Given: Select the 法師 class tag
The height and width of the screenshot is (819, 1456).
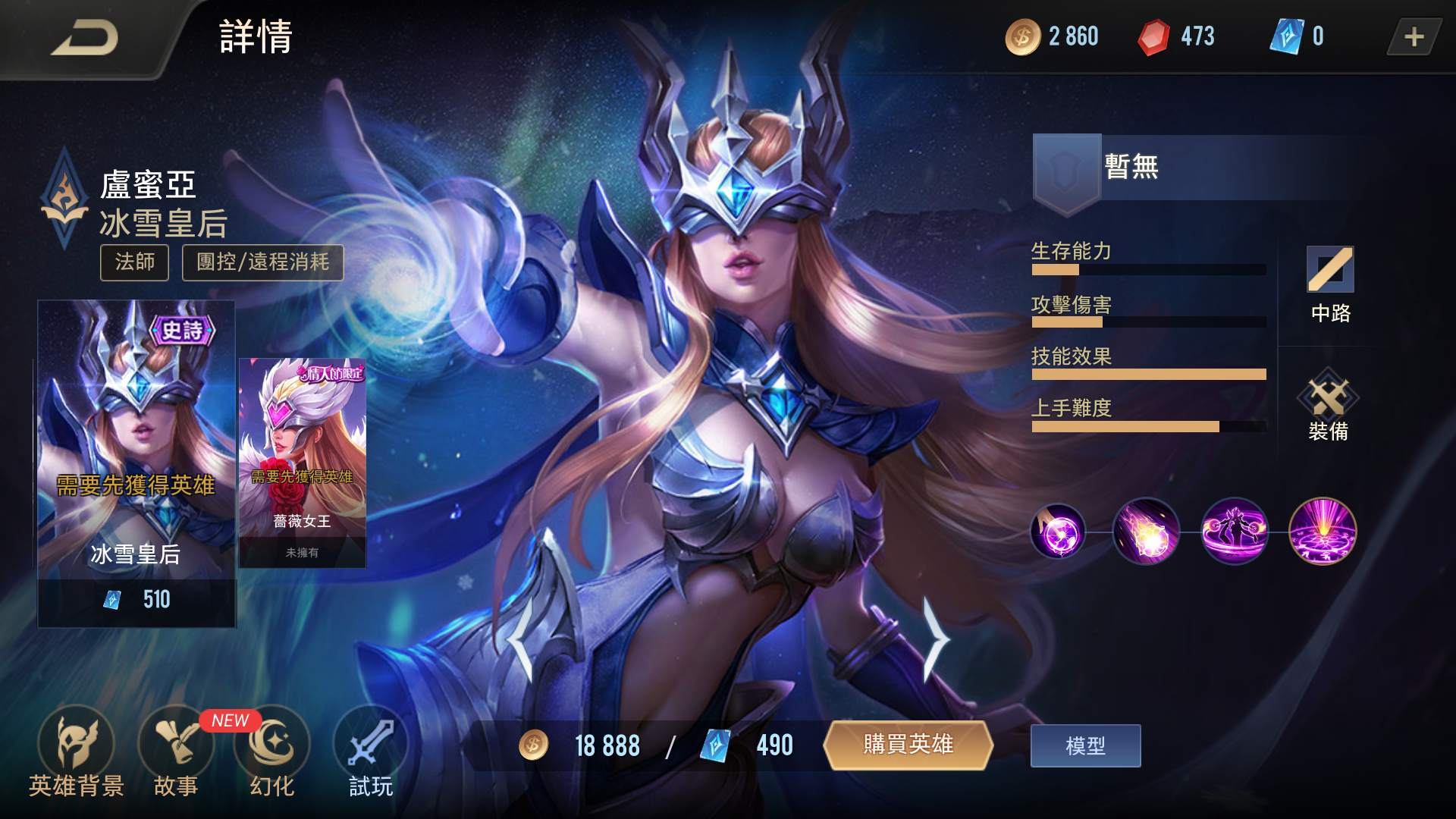Looking at the screenshot, I should (134, 262).
